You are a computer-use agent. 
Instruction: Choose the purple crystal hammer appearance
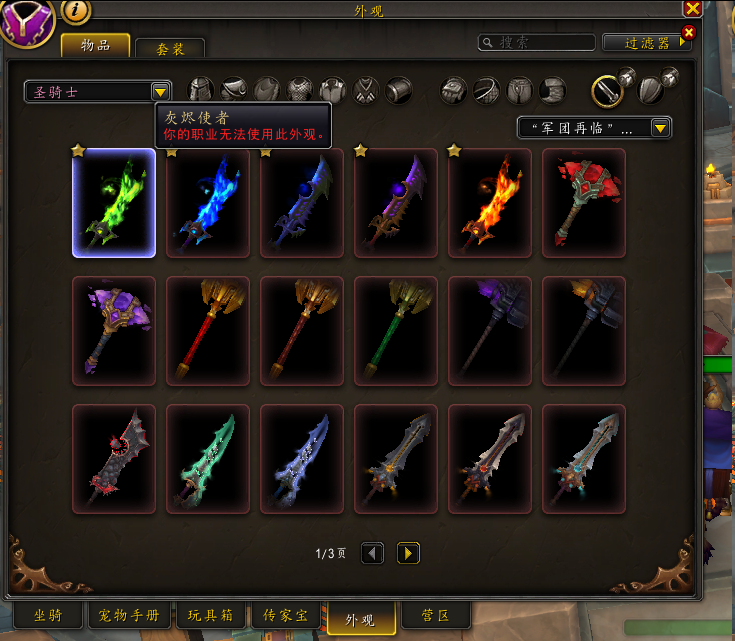[x=114, y=331]
